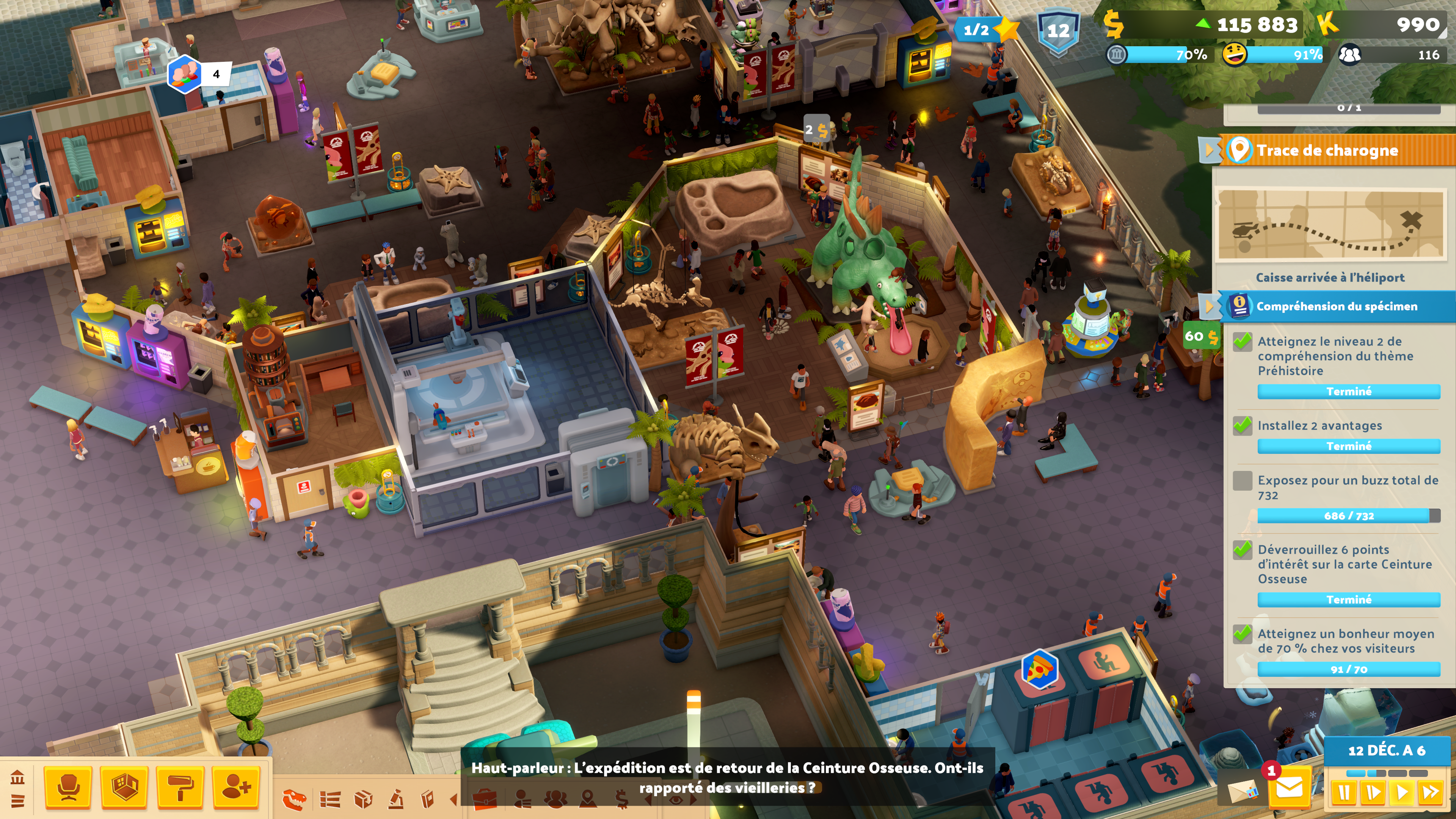Set game to fast-forward speed
Screen dimensions: 1456x819
(1431, 792)
